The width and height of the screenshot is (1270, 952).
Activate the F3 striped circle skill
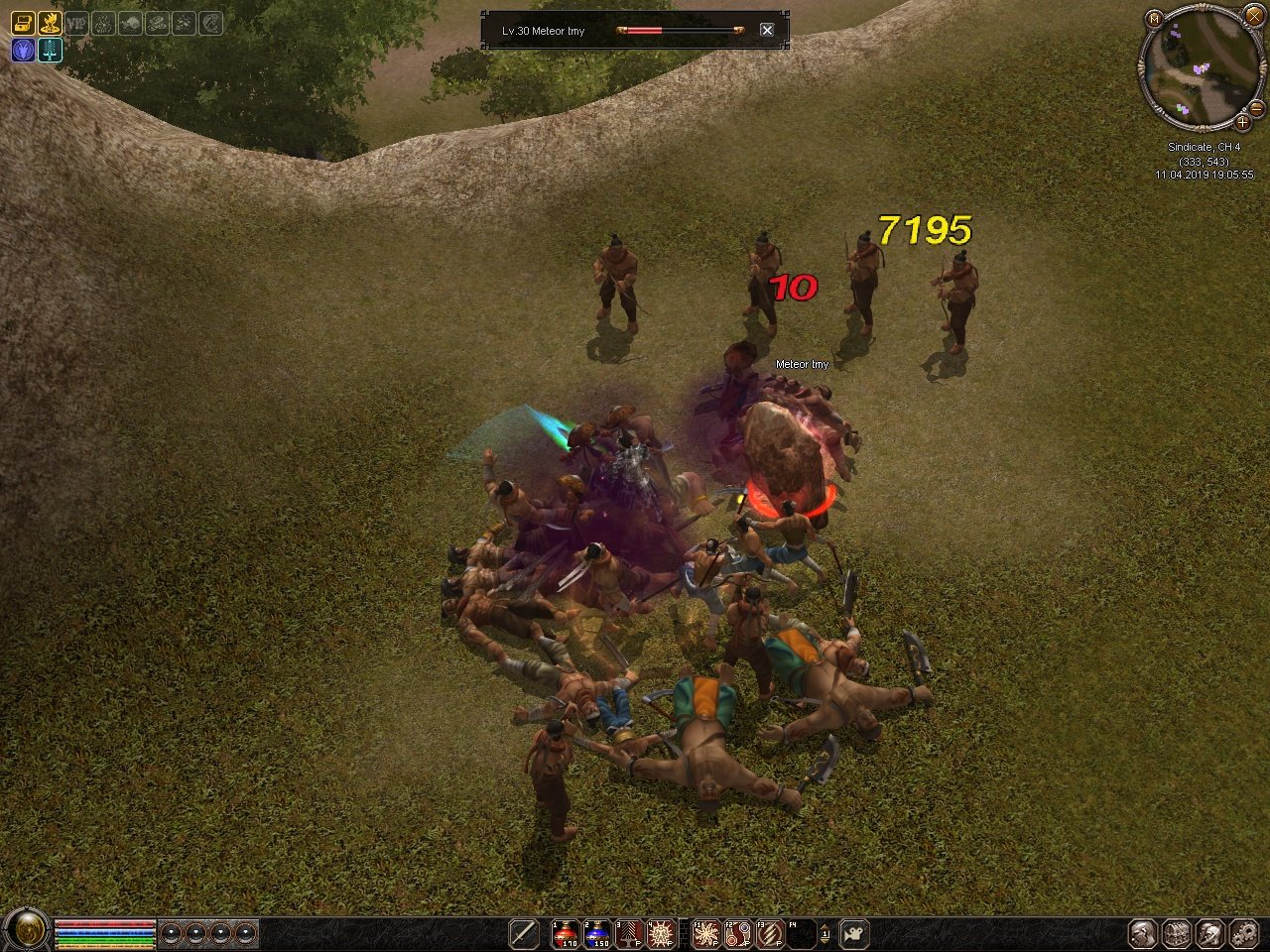coord(769,933)
